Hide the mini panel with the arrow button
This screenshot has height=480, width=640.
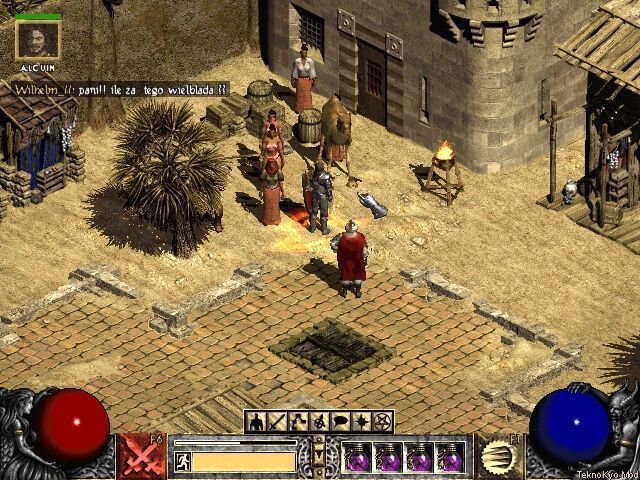(320, 455)
